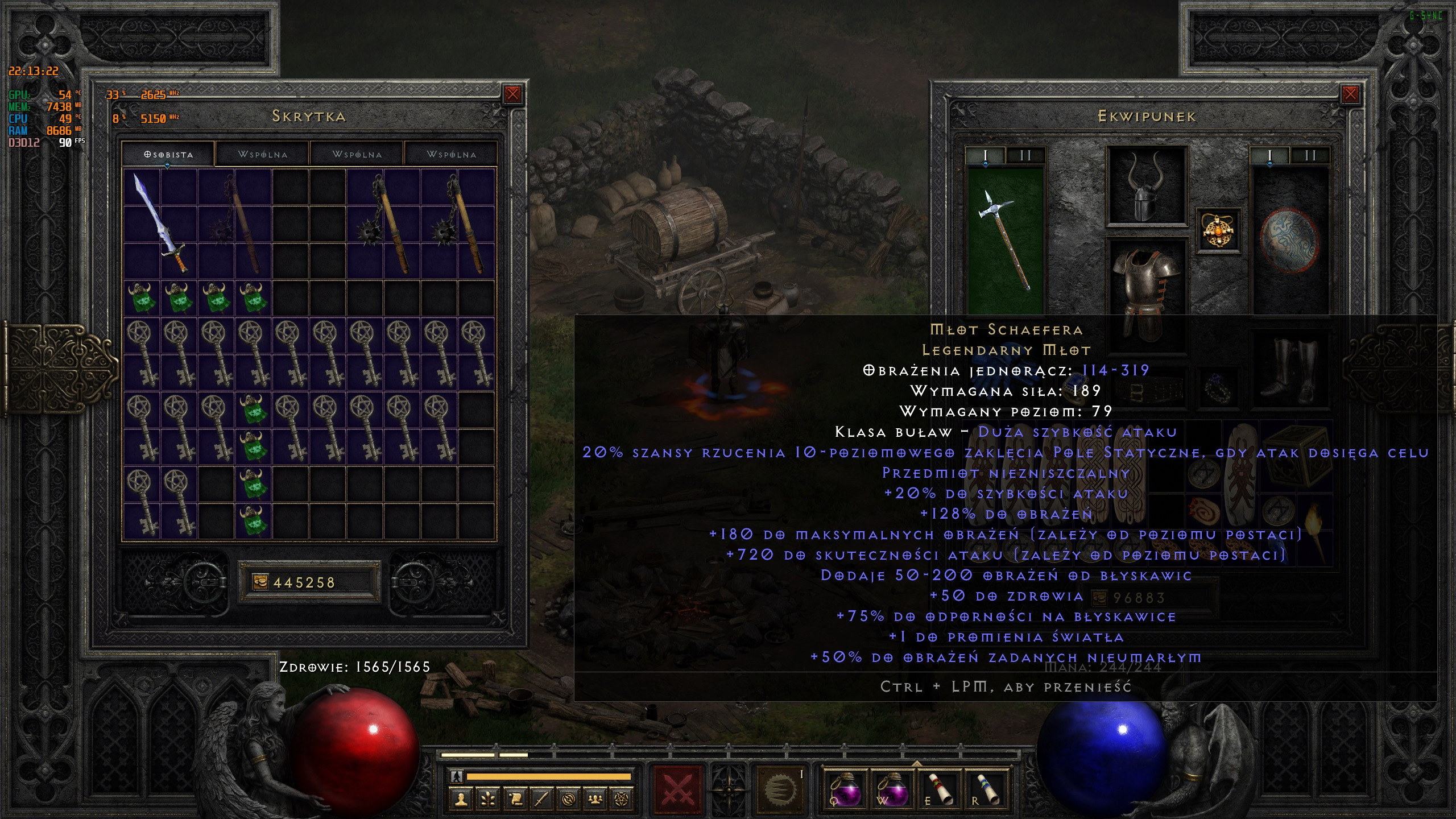Switch to the Osobista stash tab
Image resolution: width=1456 pixels, height=819 pixels.
tap(168, 154)
